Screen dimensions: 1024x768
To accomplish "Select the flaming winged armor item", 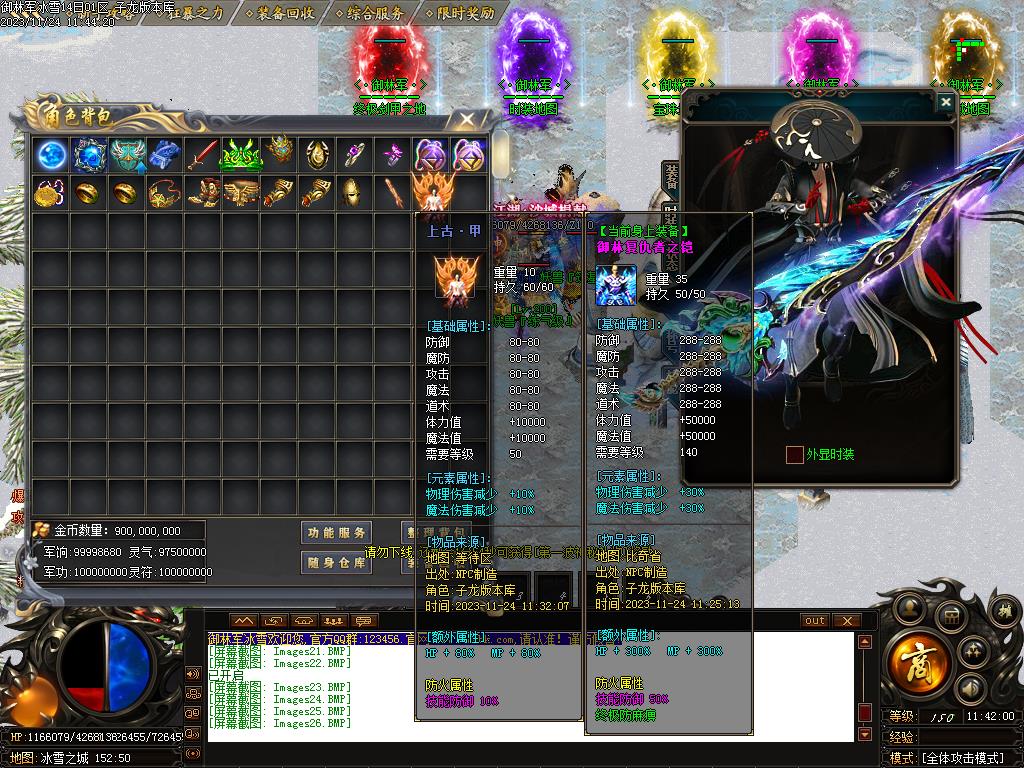I will [431, 192].
